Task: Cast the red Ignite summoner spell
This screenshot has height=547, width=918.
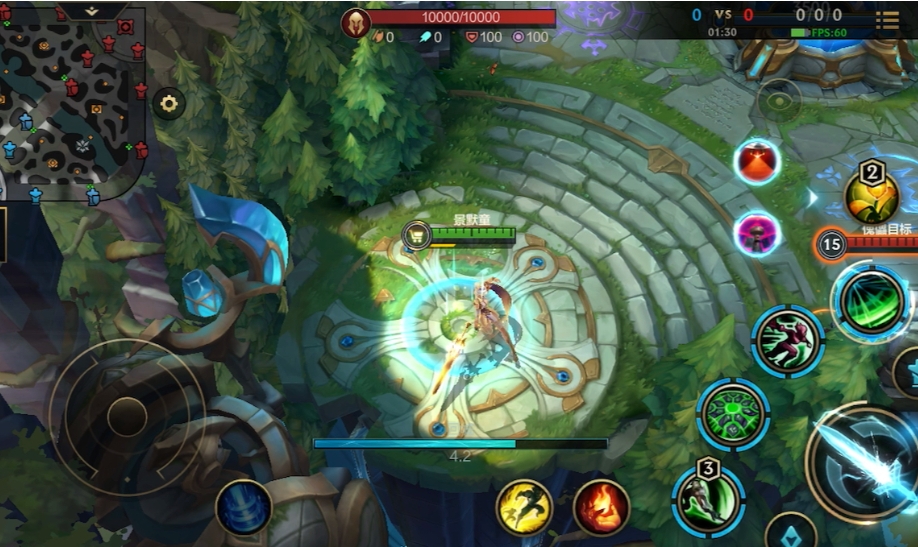Action: pyautogui.click(x=601, y=507)
